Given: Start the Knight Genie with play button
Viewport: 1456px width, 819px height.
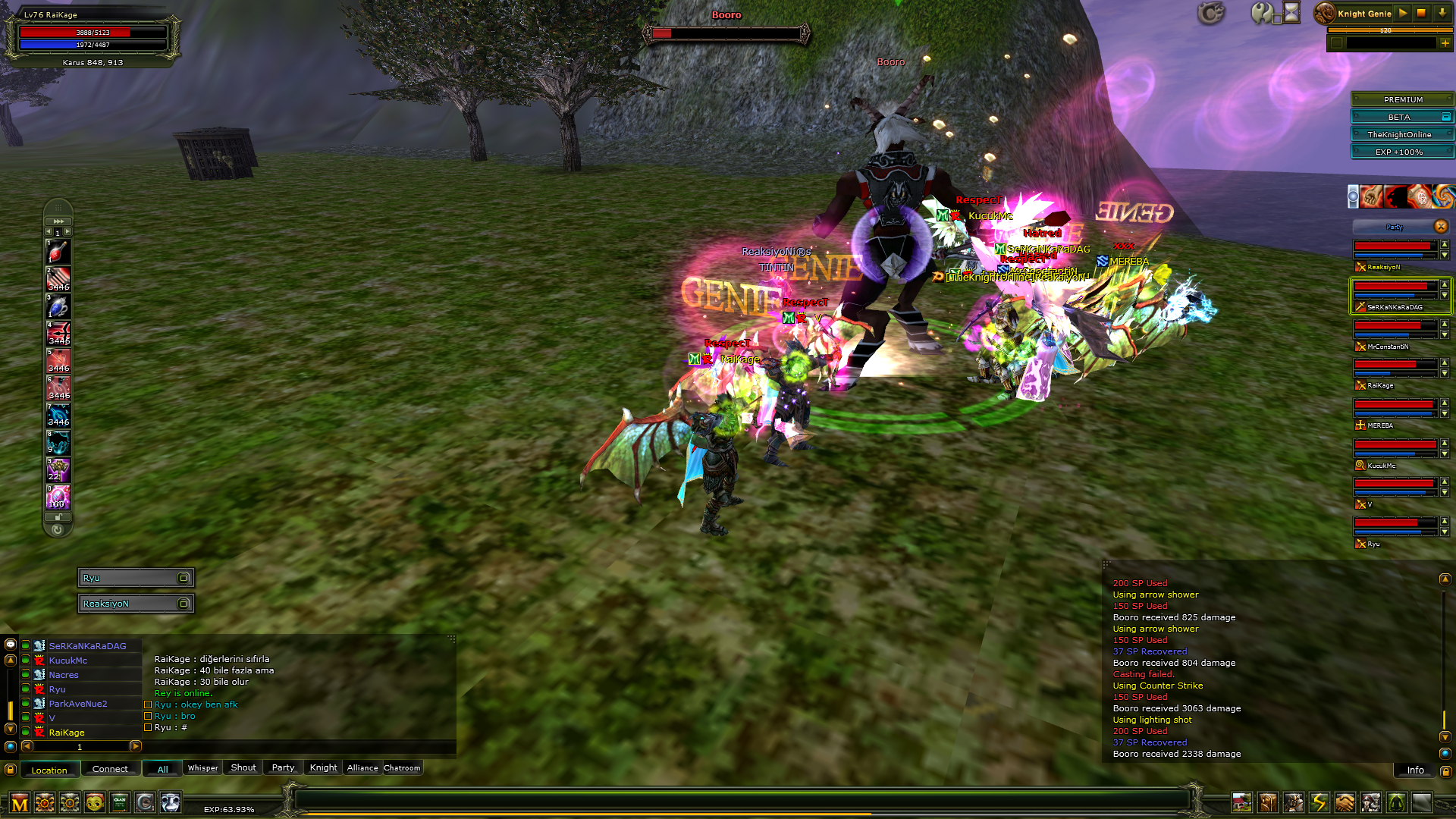Looking at the screenshot, I should coord(1403,13).
